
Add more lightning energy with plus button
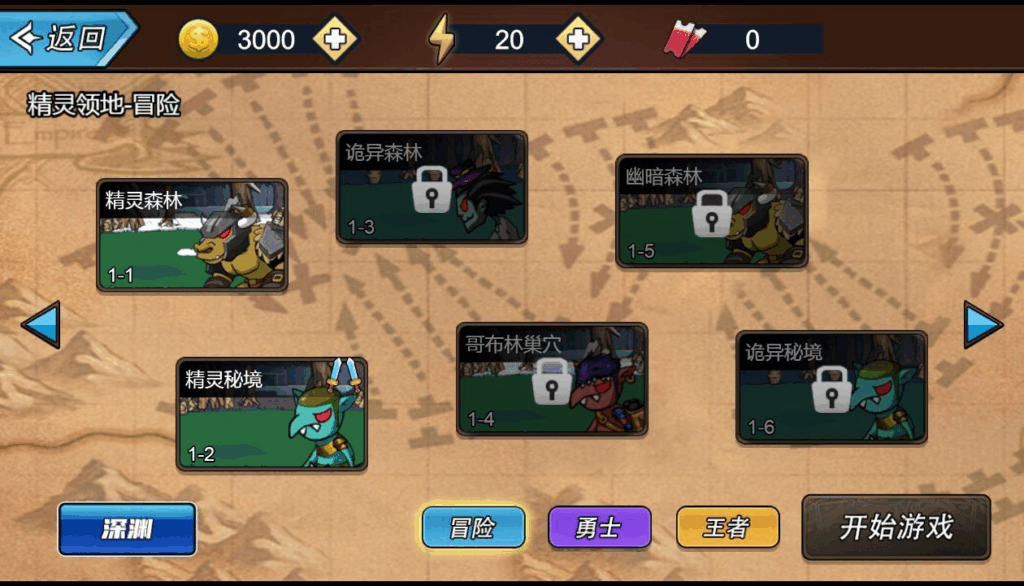pyautogui.click(x=578, y=40)
